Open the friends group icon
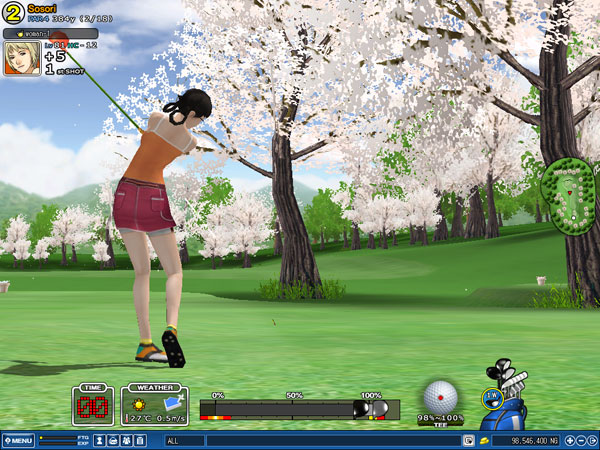This screenshot has width=600, height=450. pyautogui.click(x=126, y=440)
